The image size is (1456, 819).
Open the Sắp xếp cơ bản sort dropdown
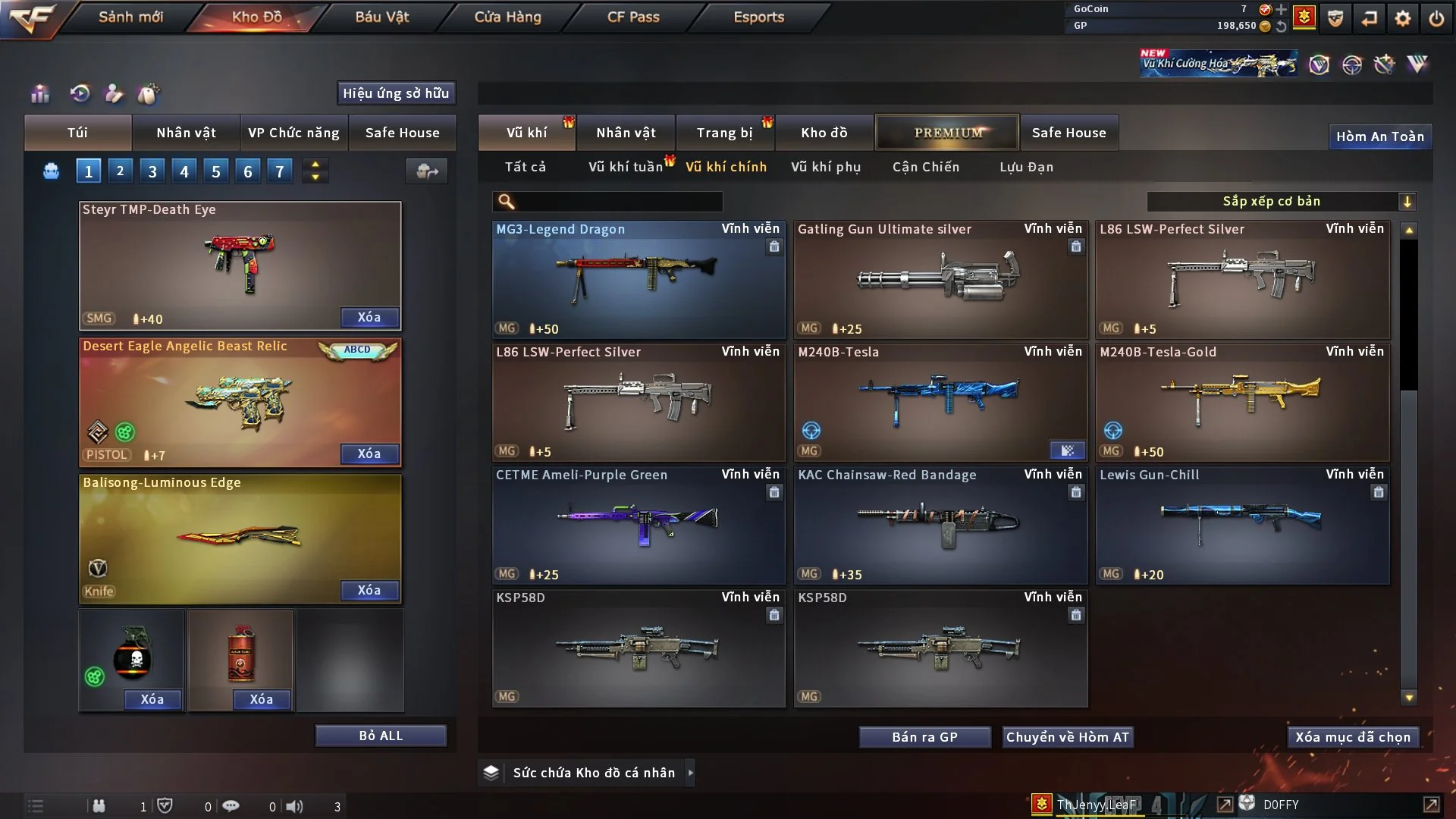[1281, 201]
